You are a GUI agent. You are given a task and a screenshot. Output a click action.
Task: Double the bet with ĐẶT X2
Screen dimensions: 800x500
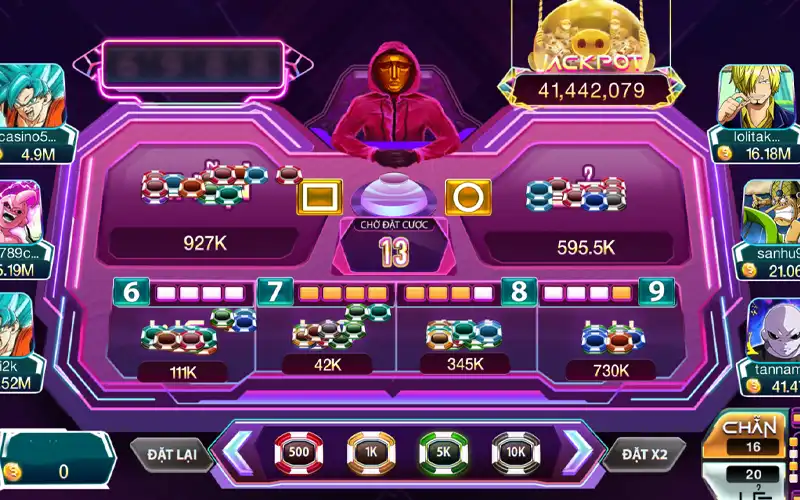click(x=644, y=454)
